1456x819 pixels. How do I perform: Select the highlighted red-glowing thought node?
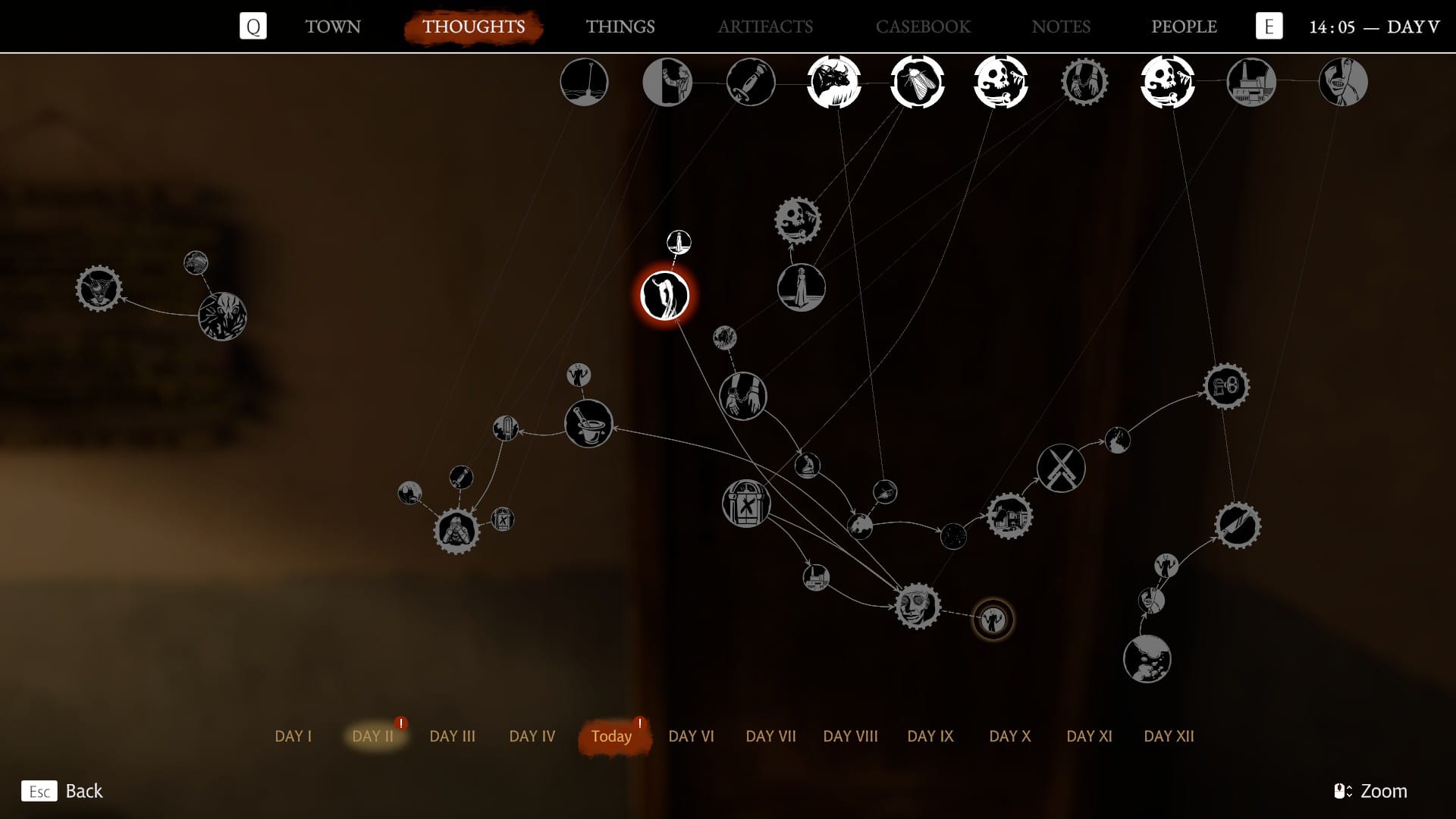coord(664,296)
